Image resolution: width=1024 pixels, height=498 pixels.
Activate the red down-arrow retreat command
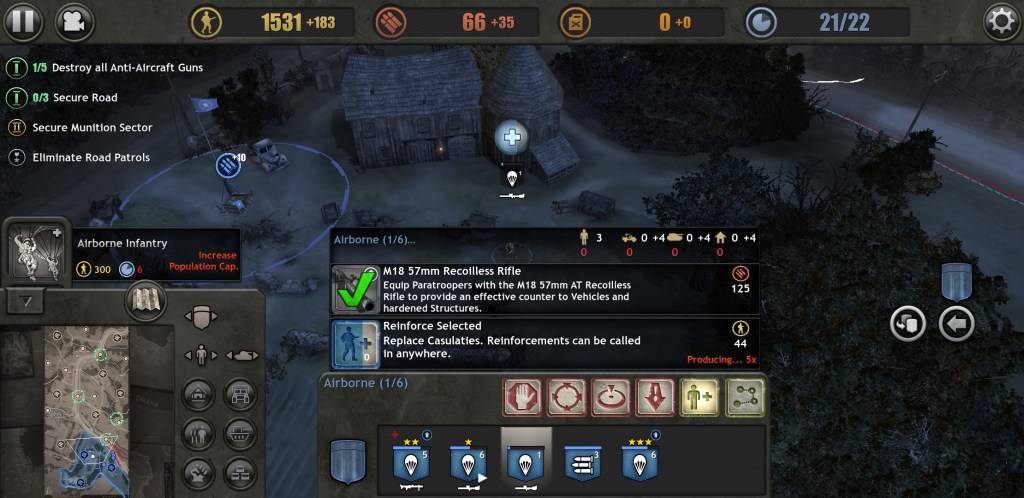coord(654,397)
